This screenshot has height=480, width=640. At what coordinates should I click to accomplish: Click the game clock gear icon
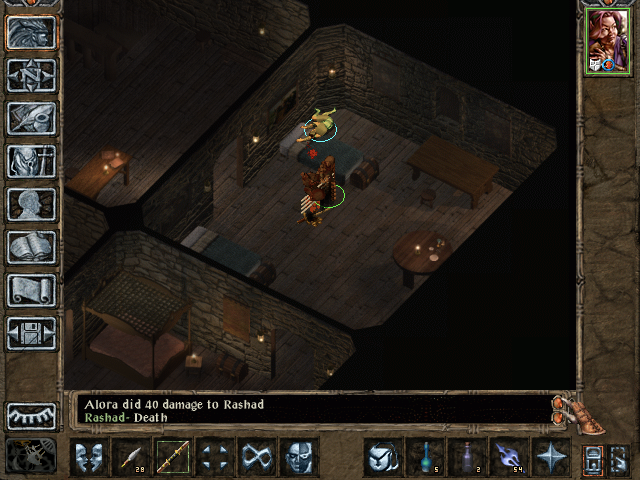[x=31, y=456]
